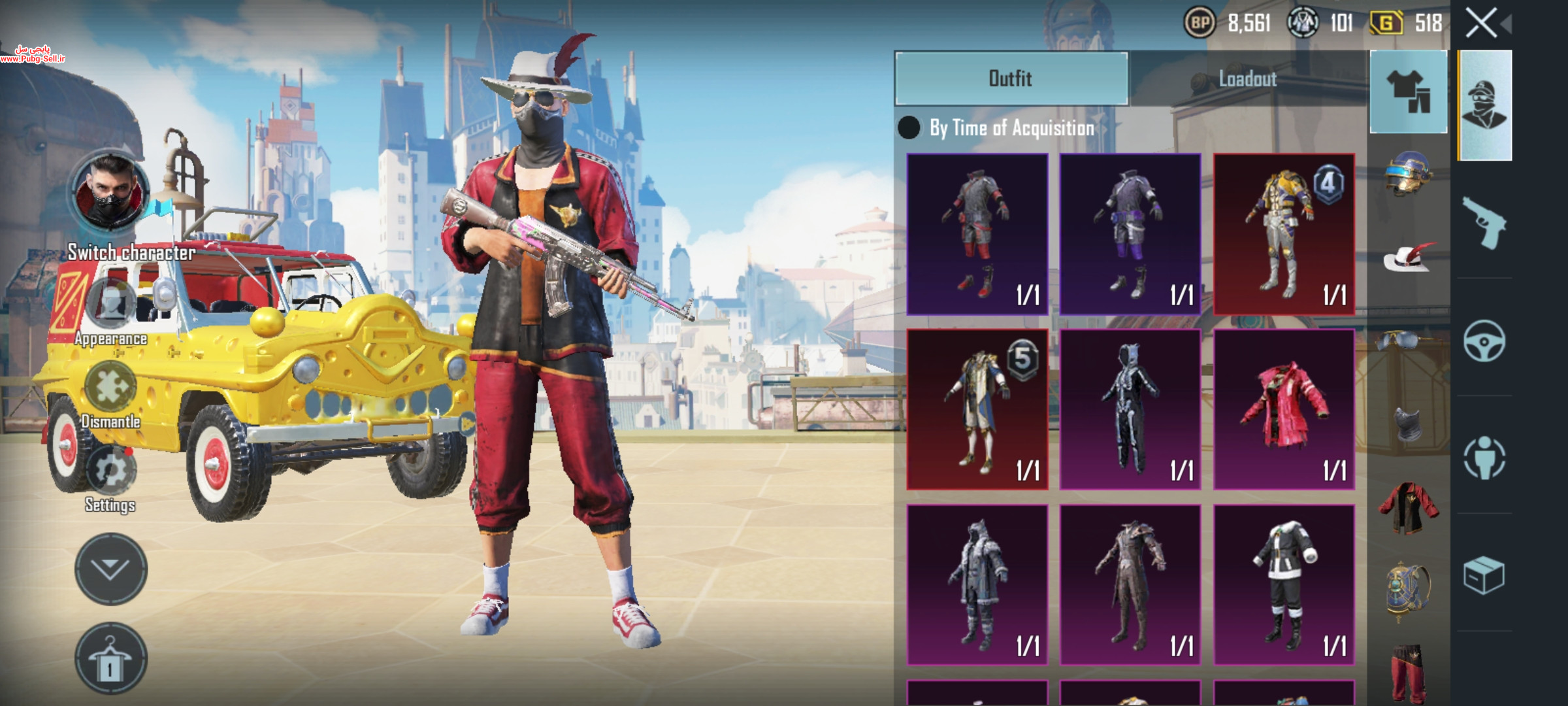The width and height of the screenshot is (1568, 706).
Task: Open the wardrobe hanger button
Action: click(x=110, y=658)
